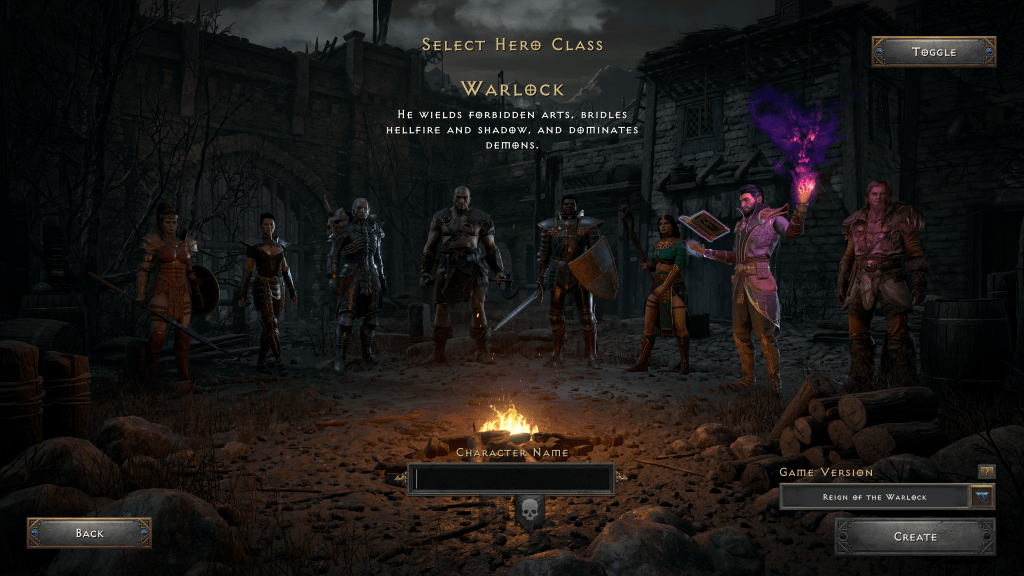Viewport: 1024px width, 576px height.
Task: Toggle the skull banner below the name field
Action: point(529,511)
